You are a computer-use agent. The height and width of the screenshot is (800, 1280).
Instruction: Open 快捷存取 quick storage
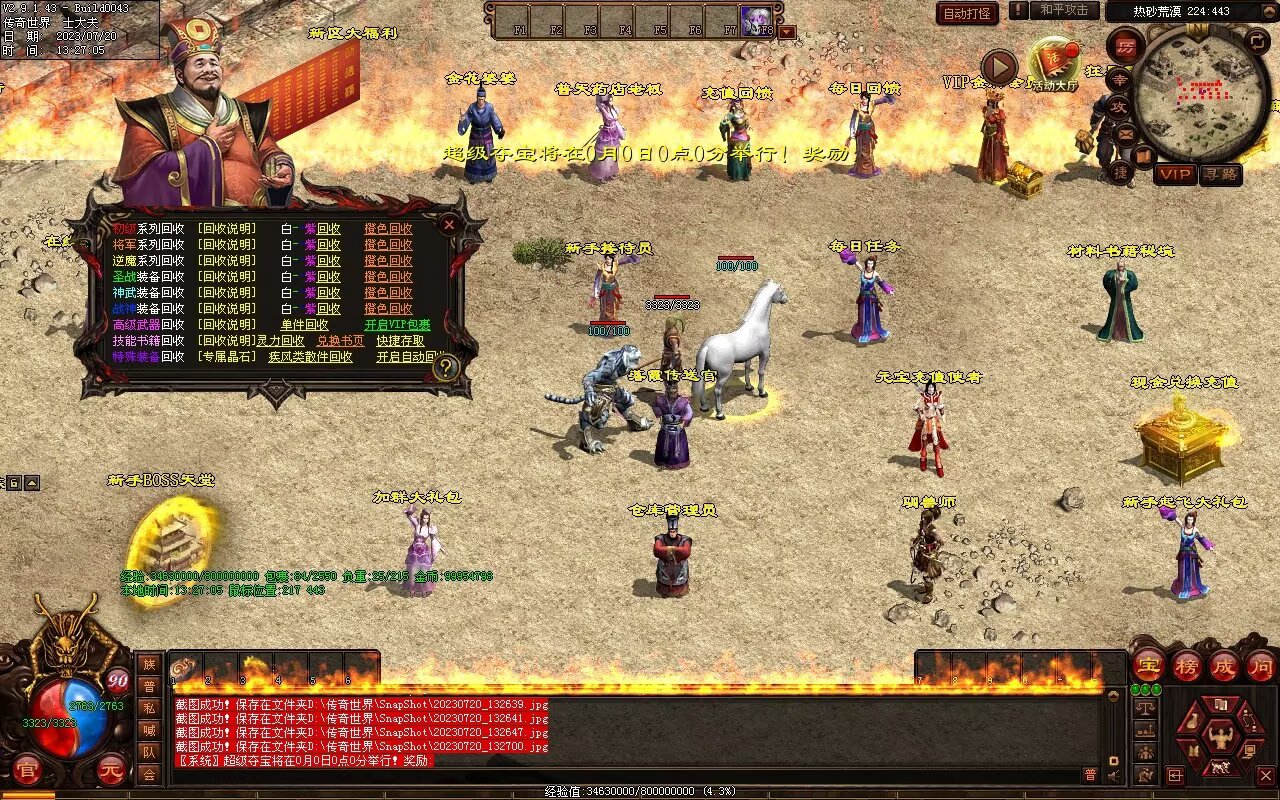pyautogui.click(x=401, y=341)
